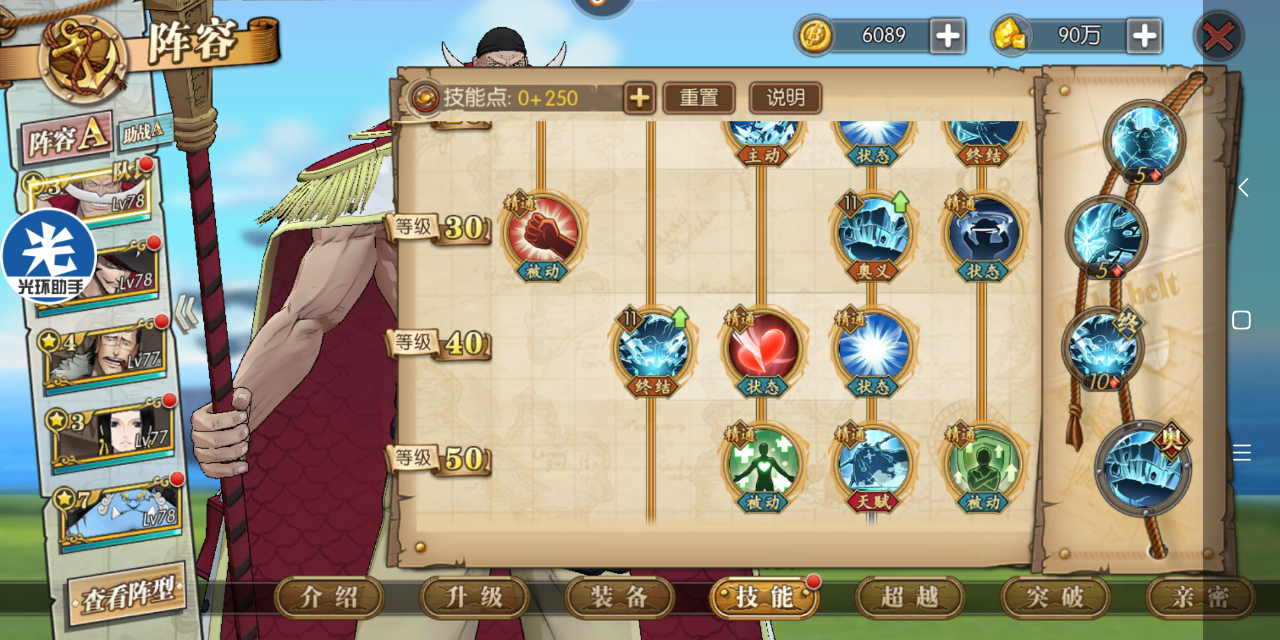Switch to the 介绍 tab
1280x640 pixels.
330,598
